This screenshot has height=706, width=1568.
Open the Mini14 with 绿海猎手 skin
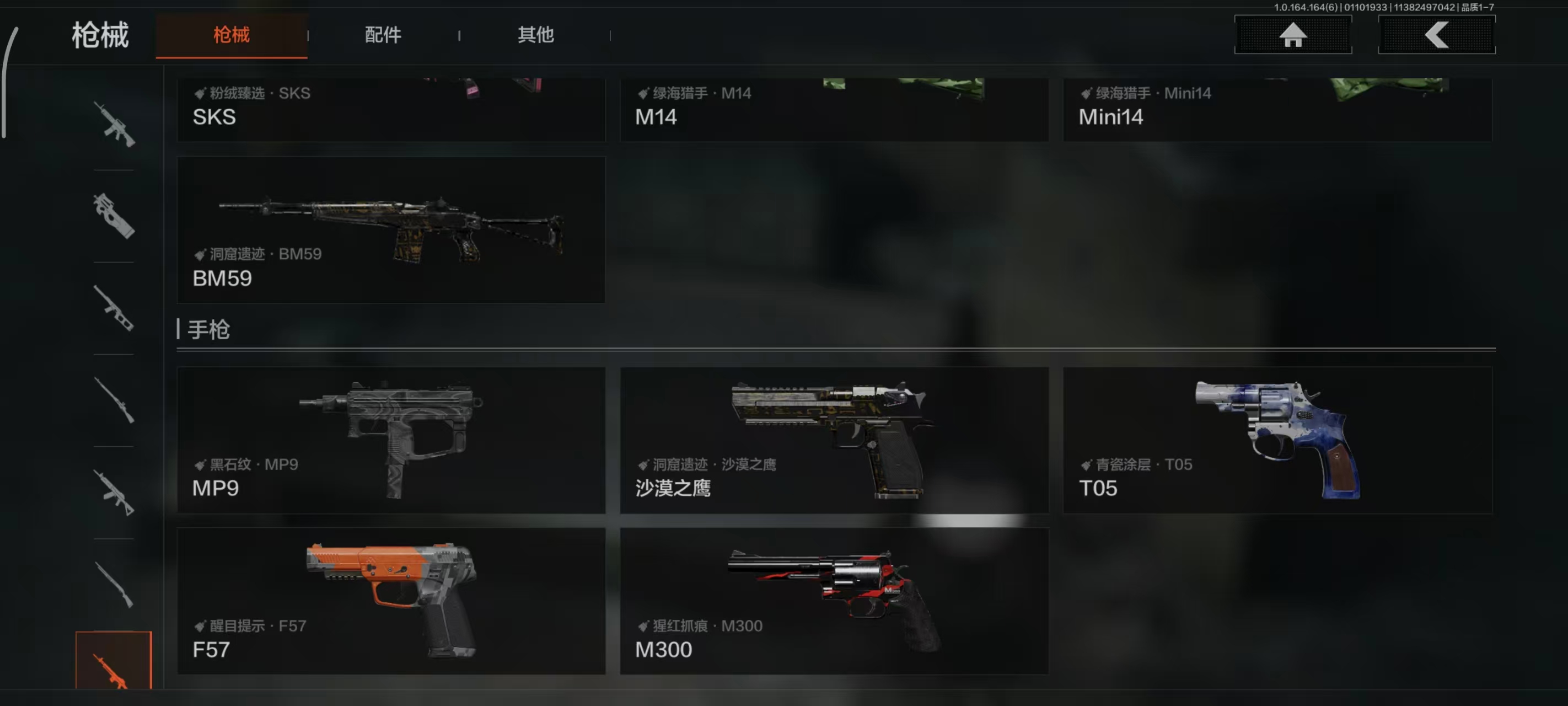pyautogui.click(x=1277, y=110)
